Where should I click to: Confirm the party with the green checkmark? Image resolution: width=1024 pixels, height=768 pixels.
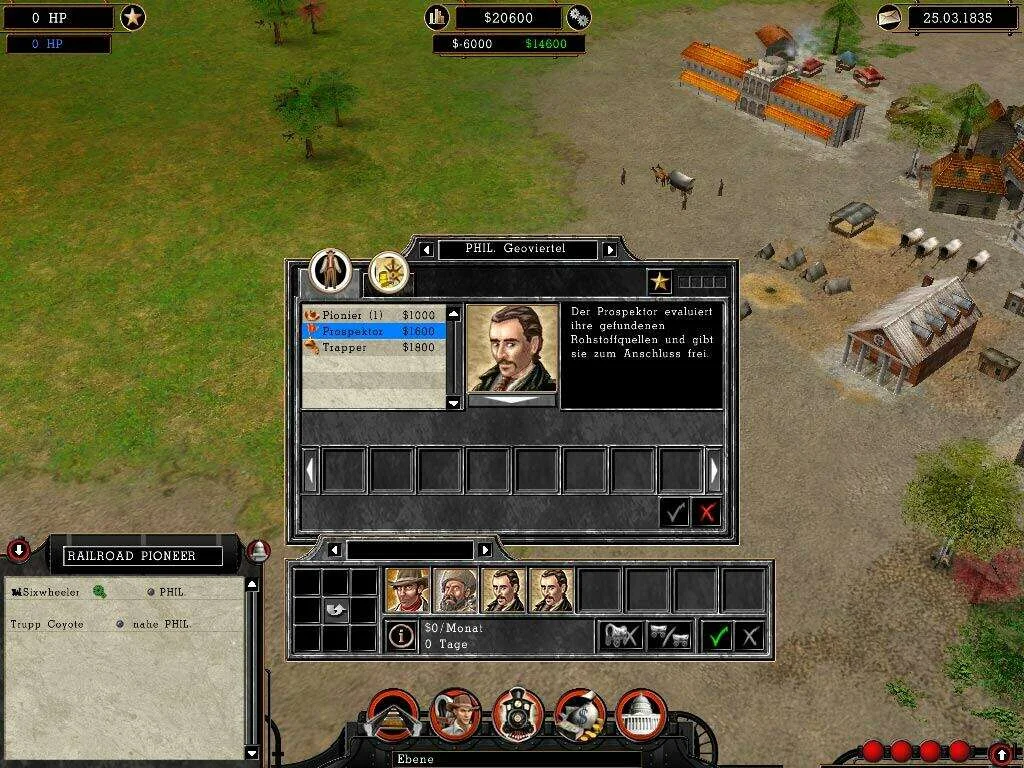(x=717, y=635)
